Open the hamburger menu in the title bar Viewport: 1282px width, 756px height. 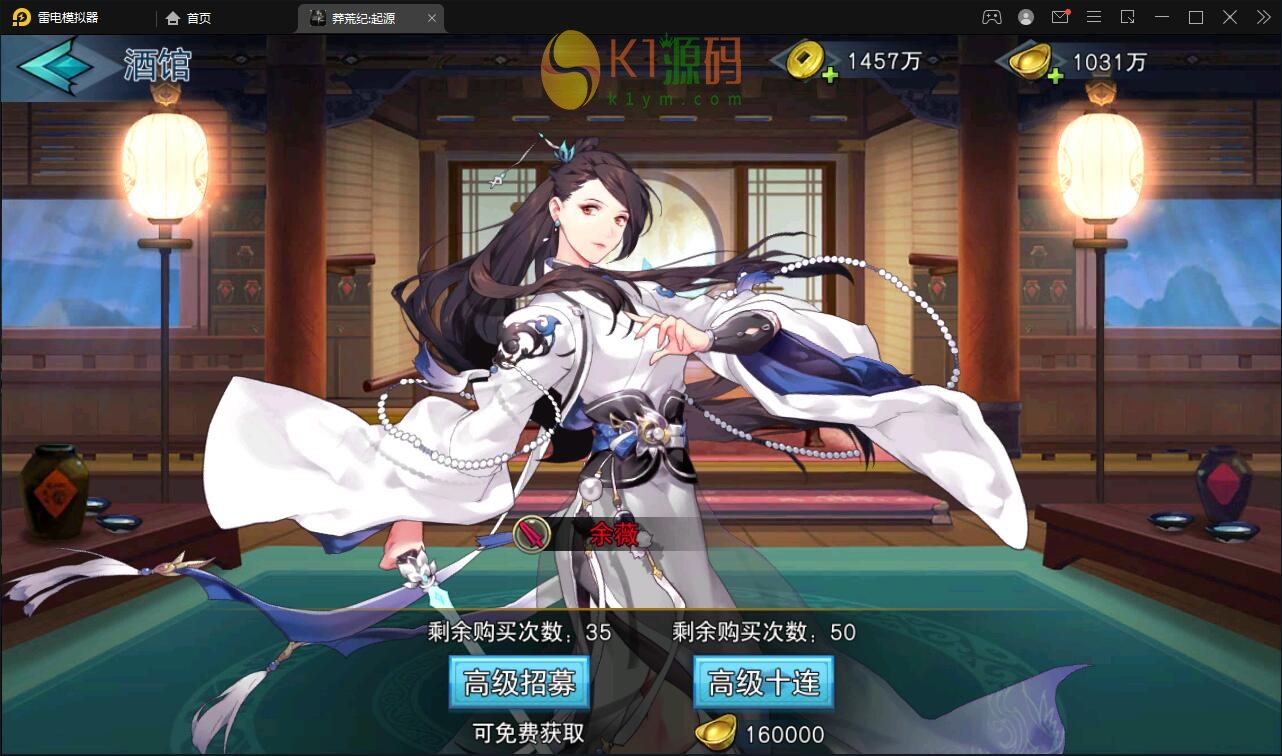[1094, 17]
